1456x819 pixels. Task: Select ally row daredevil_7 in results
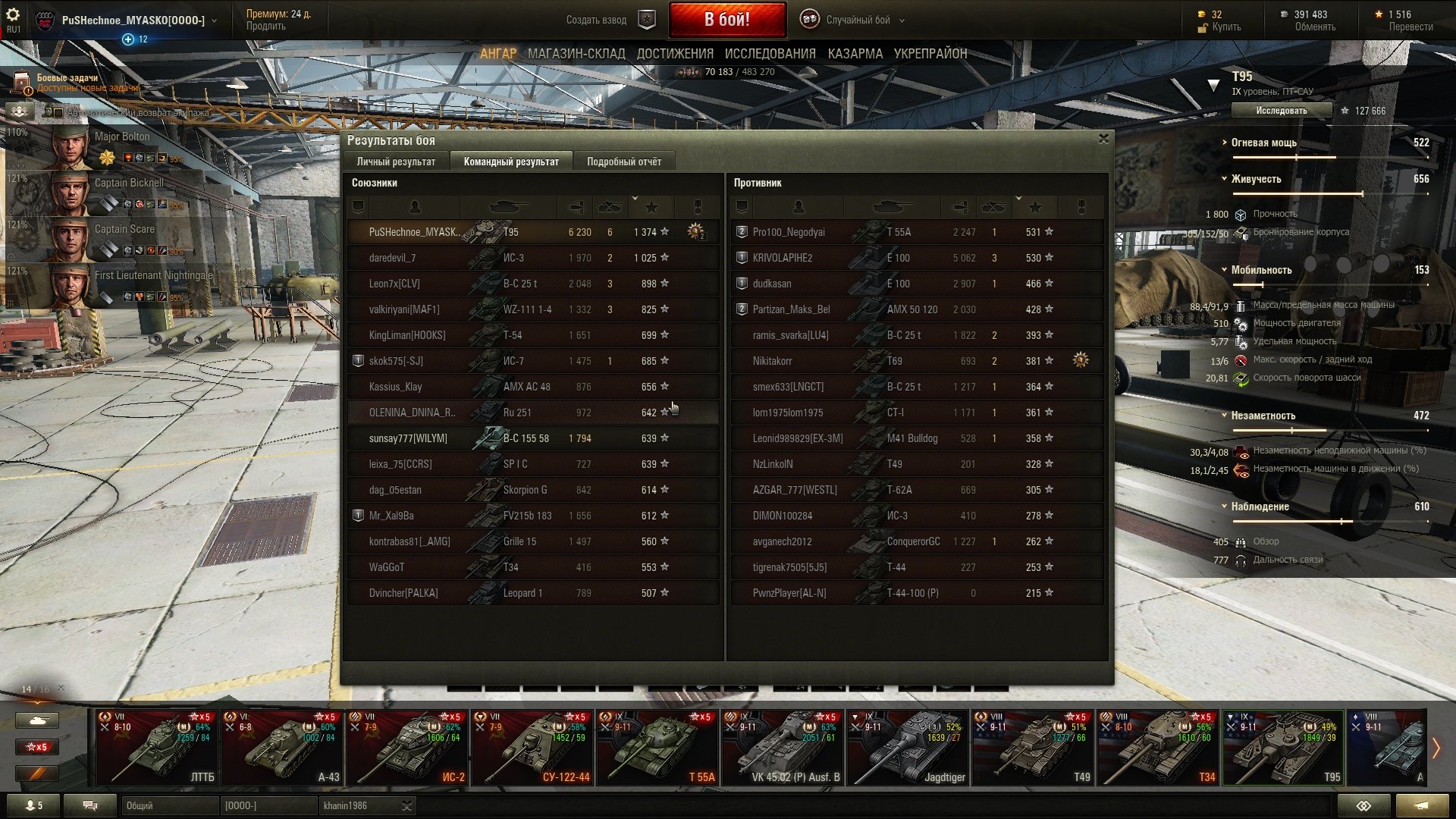click(531, 258)
